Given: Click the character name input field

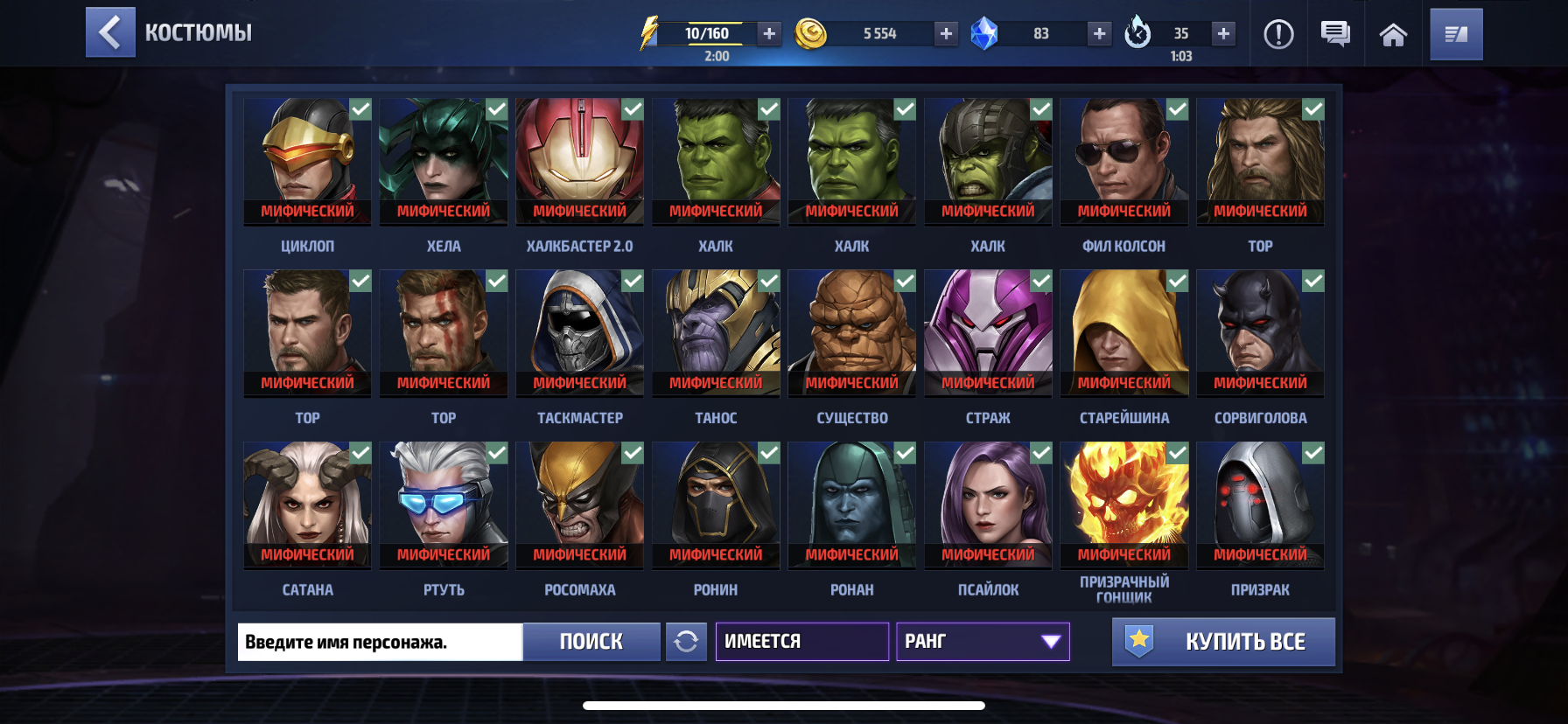Looking at the screenshot, I should click(x=378, y=641).
